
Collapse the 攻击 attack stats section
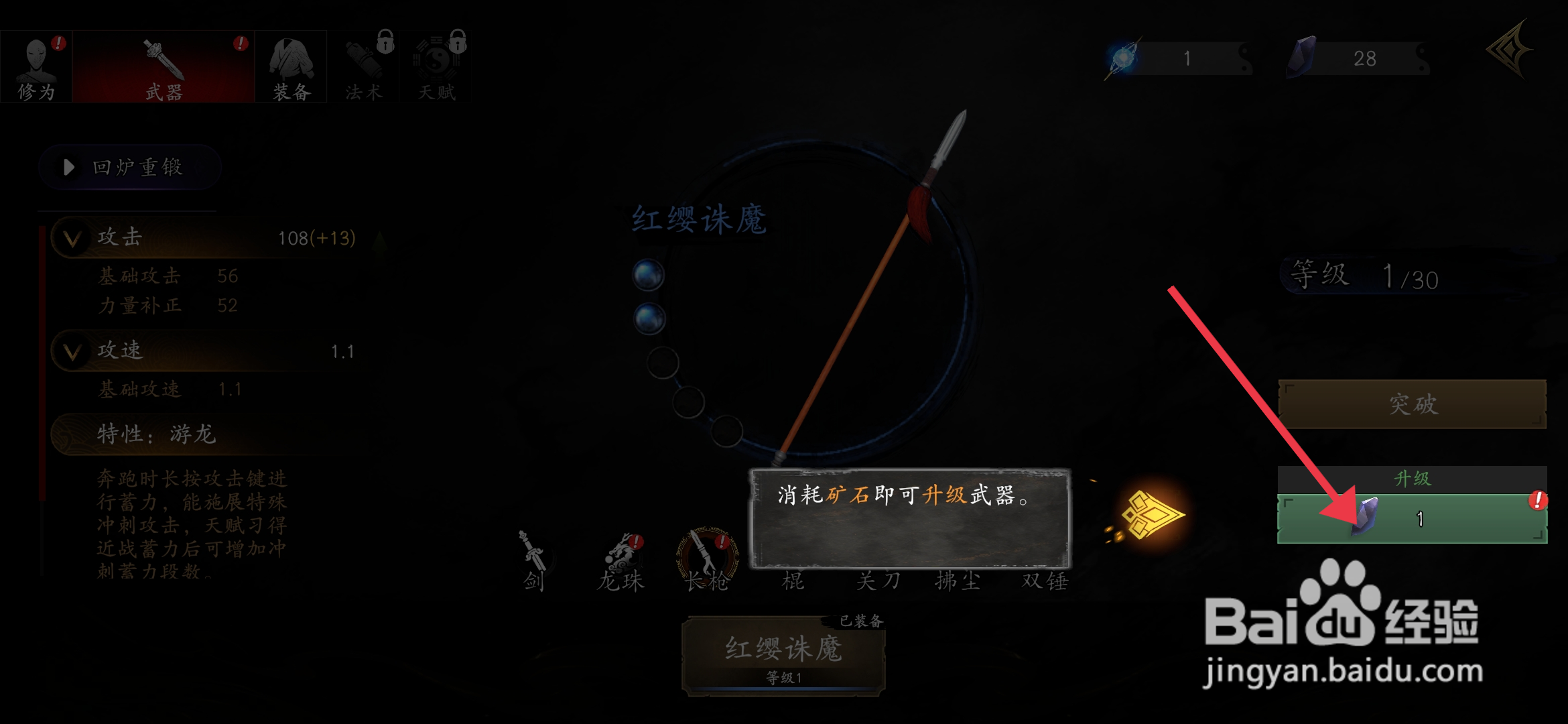pos(72,237)
